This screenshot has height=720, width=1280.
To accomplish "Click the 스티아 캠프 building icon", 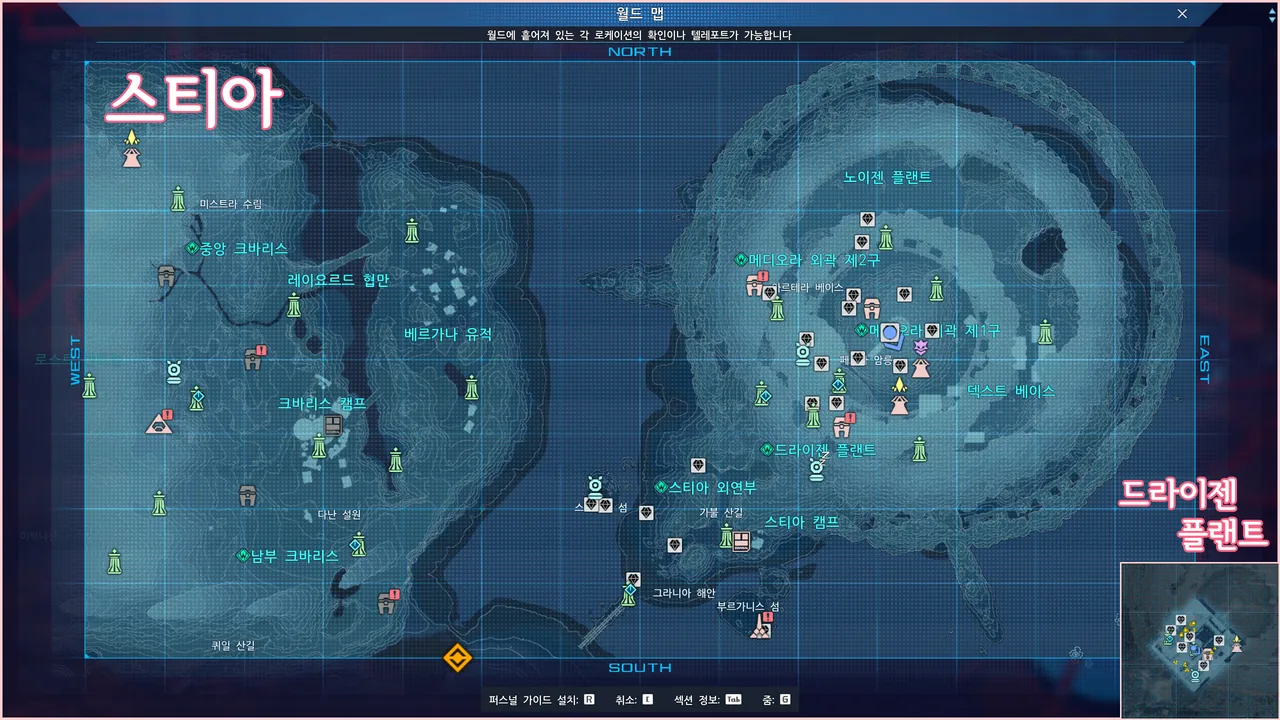I will 741,542.
